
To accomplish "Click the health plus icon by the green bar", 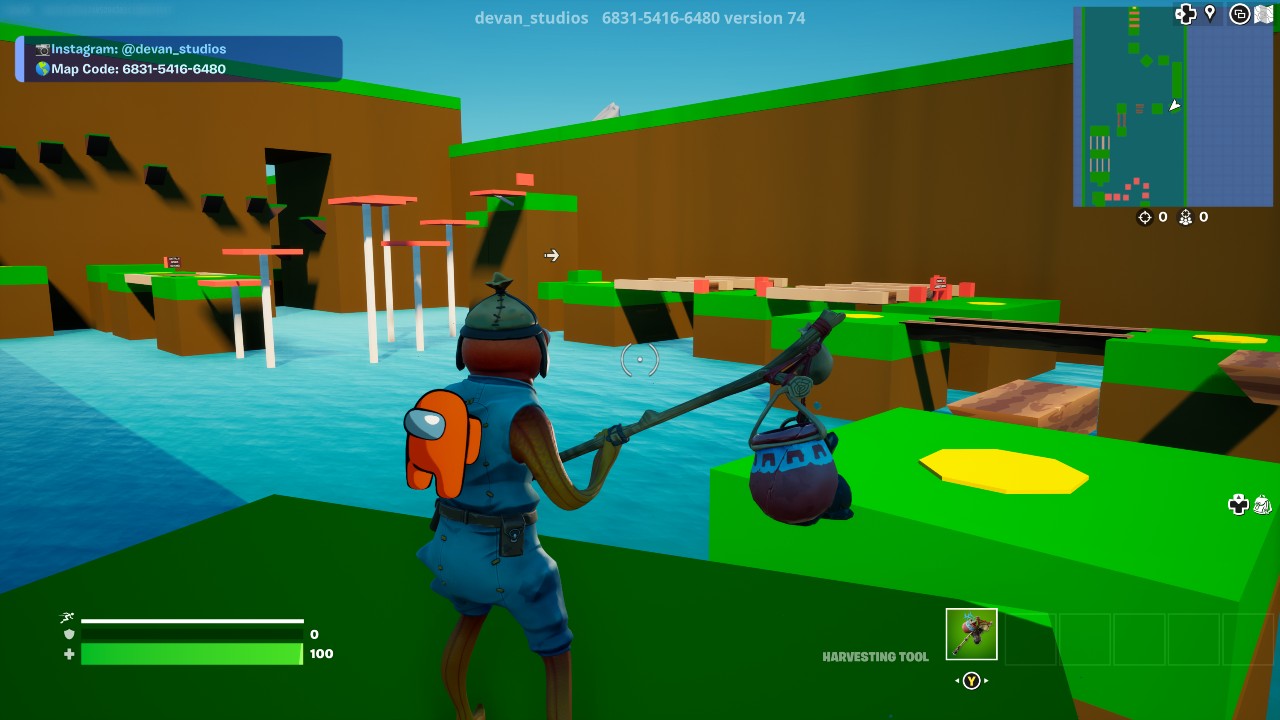I will [x=67, y=656].
